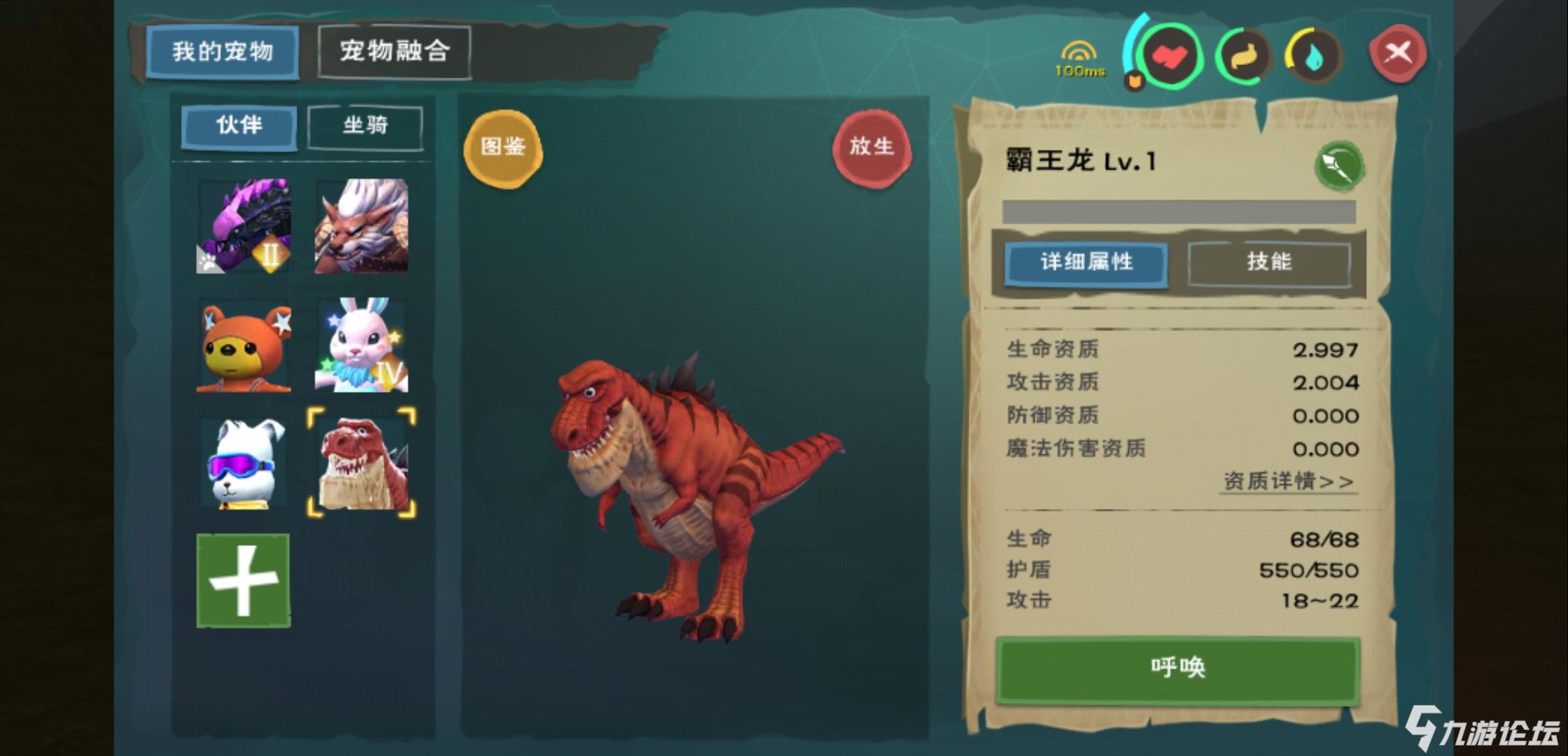This screenshot has width=1568, height=756.
Task: Select the 伙伴 partner toggle
Action: coord(239,126)
